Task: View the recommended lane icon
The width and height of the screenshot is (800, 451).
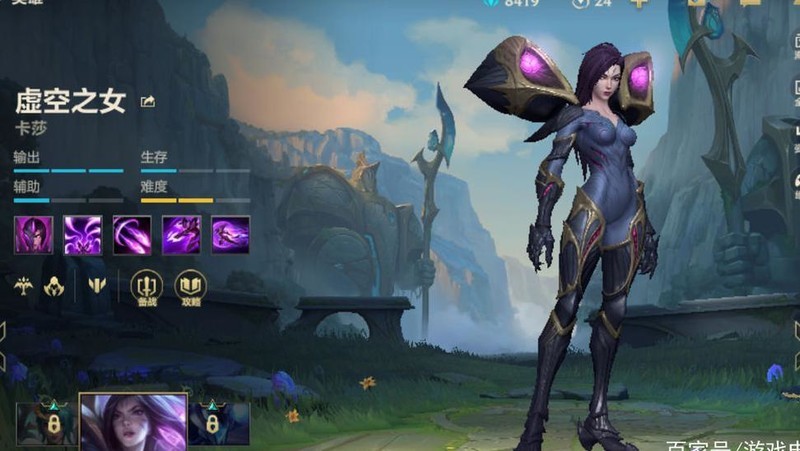Action: tap(96, 285)
